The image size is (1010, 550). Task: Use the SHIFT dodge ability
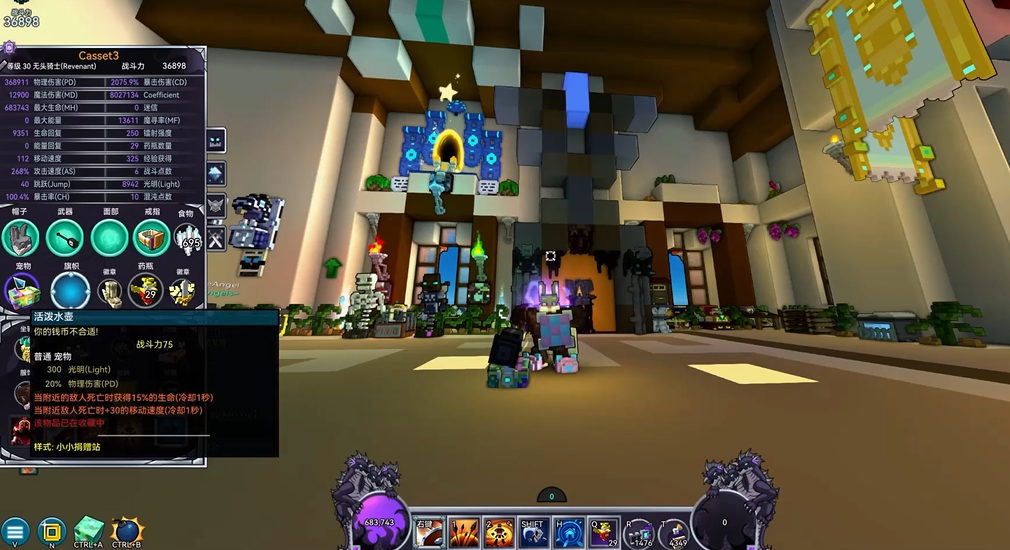click(x=533, y=532)
